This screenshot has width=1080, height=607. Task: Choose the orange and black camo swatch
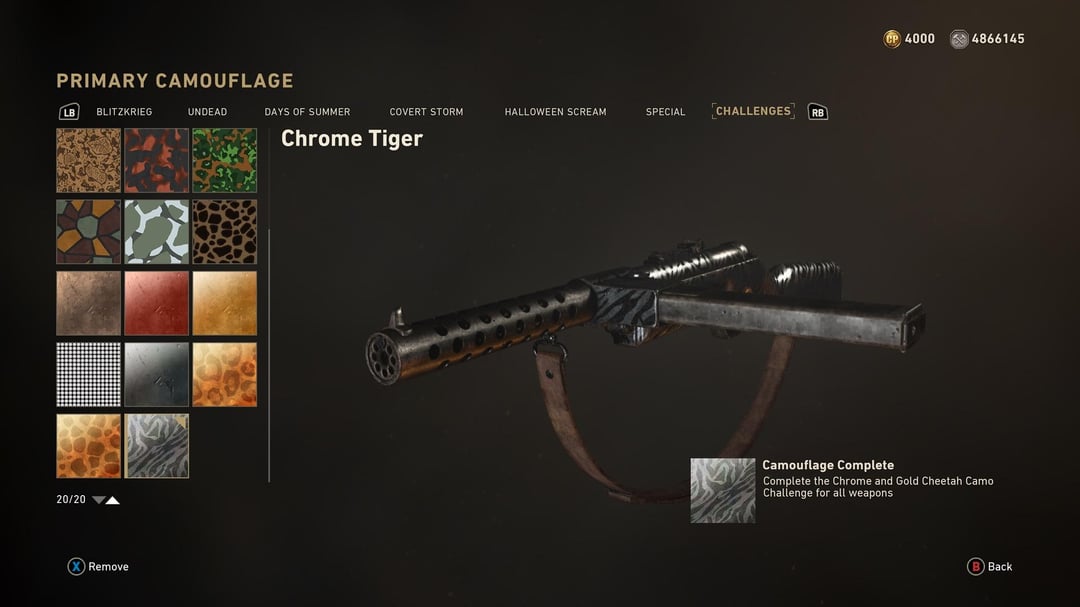click(x=156, y=160)
